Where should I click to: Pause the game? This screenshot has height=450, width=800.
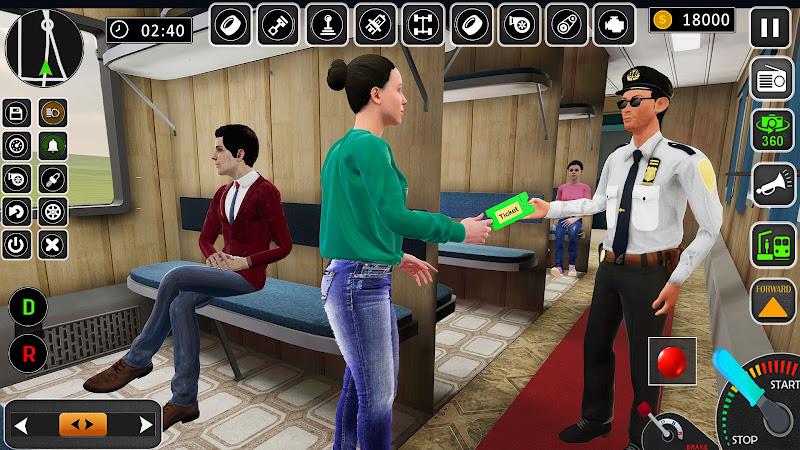pos(770,26)
